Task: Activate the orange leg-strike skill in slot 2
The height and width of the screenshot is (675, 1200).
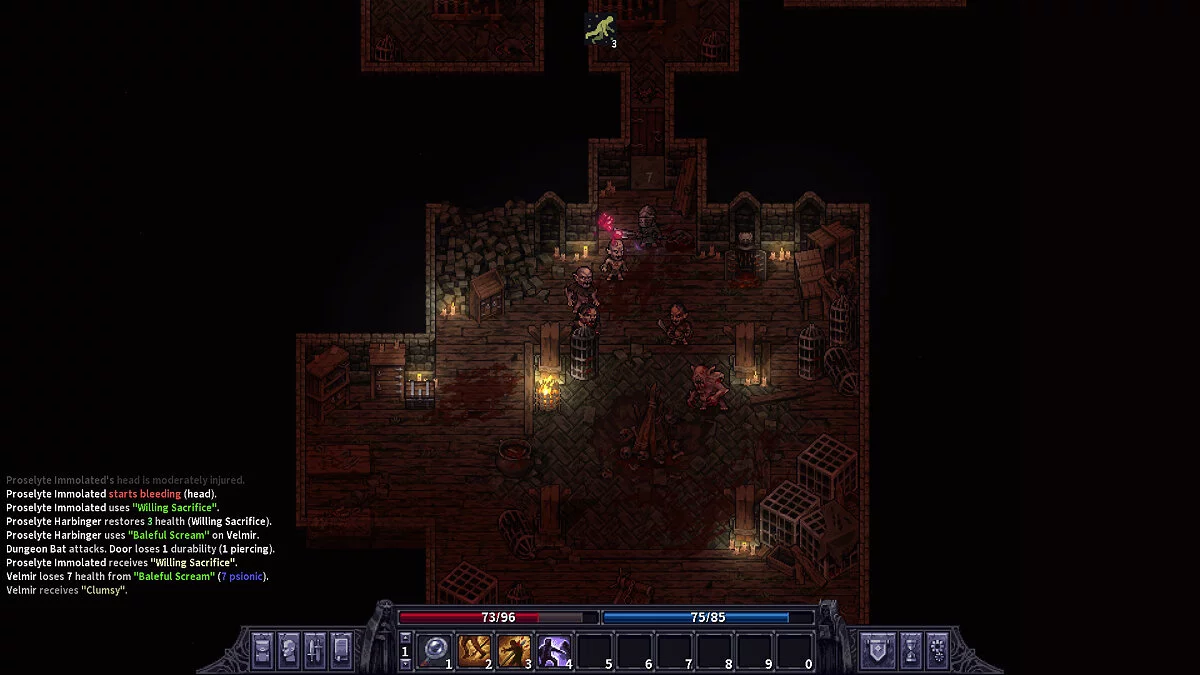Action: (474, 650)
